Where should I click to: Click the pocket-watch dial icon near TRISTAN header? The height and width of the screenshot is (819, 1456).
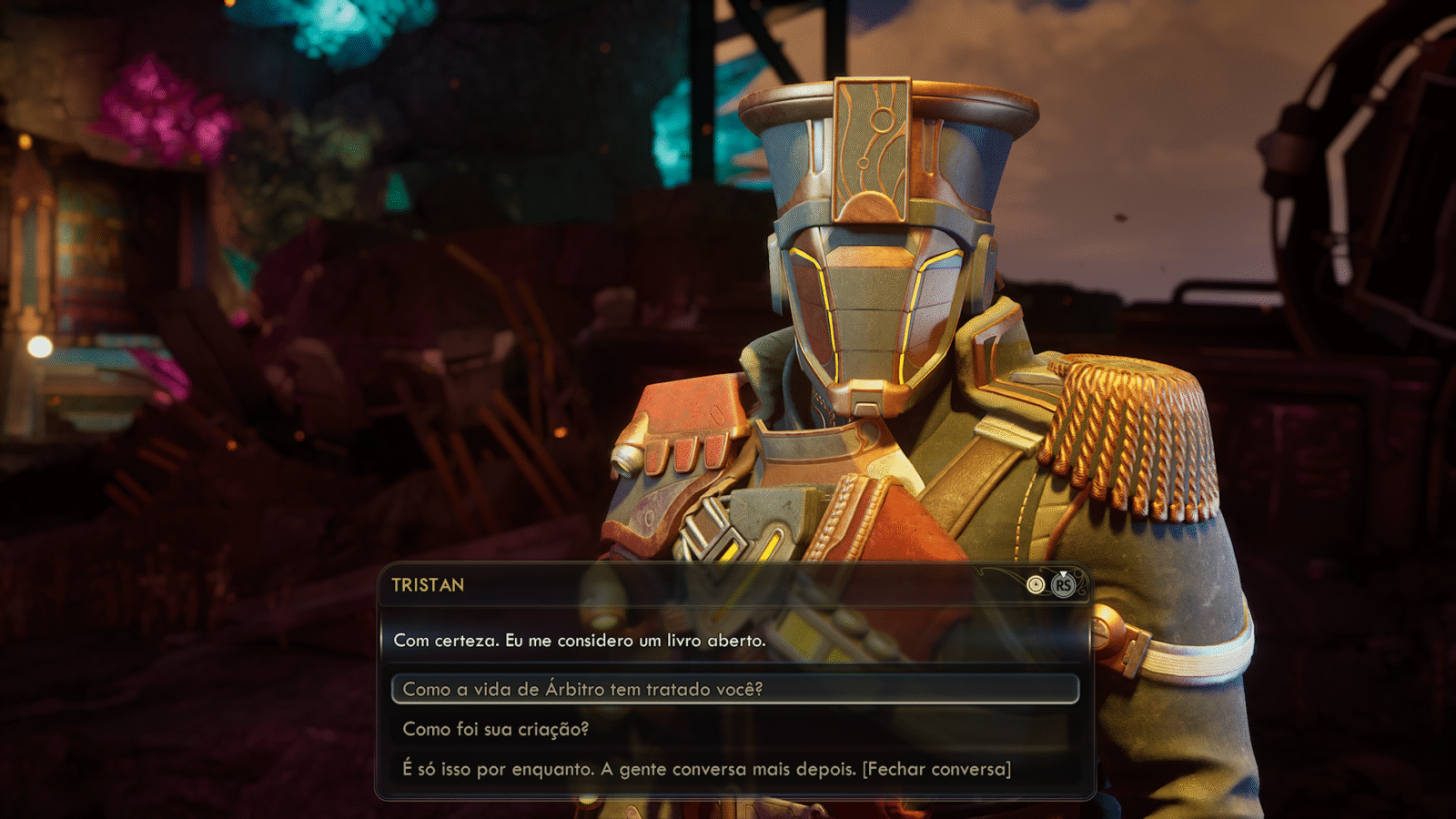click(x=1036, y=584)
